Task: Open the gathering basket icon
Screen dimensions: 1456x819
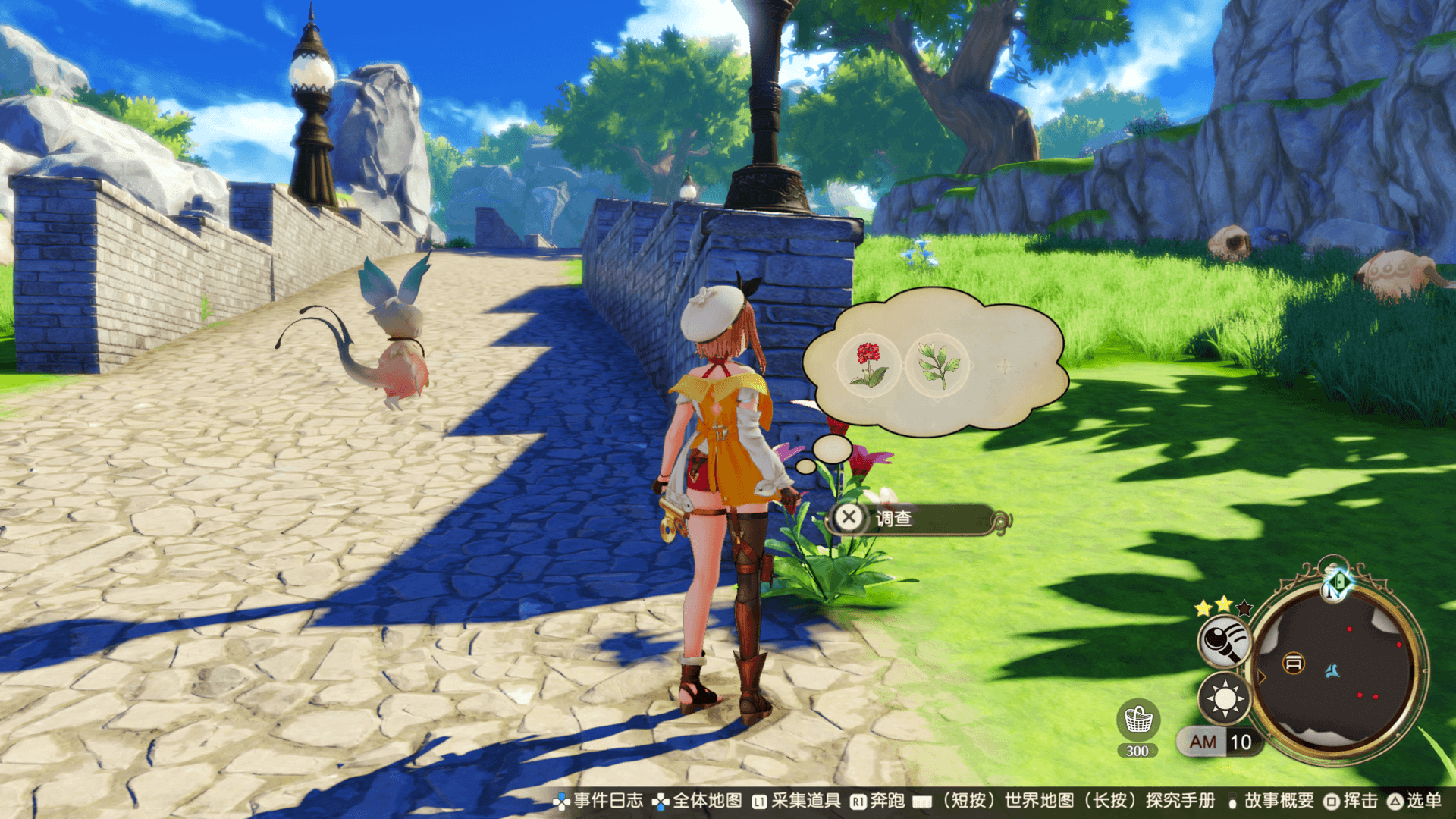Action: [1137, 720]
